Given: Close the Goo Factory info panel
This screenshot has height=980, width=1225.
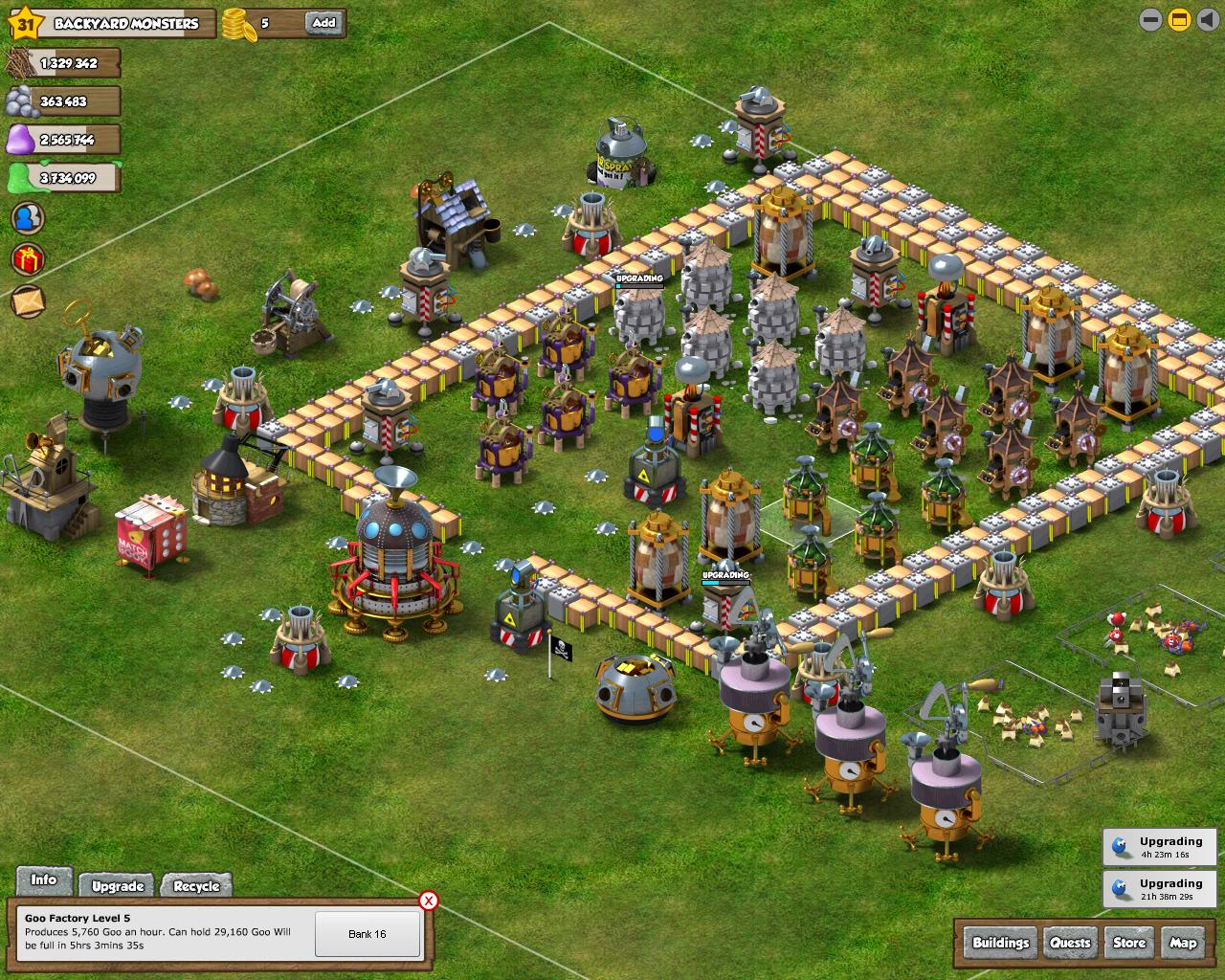Looking at the screenshot, I should 429,901.
